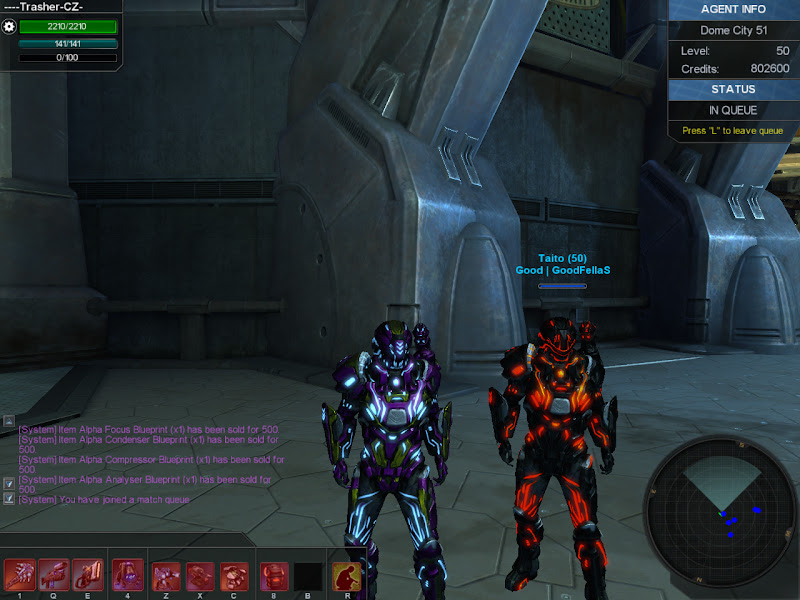Equip the heavy weapon in slot E
The height and width of the screenshot is (600, 800).
pos(88,574)
